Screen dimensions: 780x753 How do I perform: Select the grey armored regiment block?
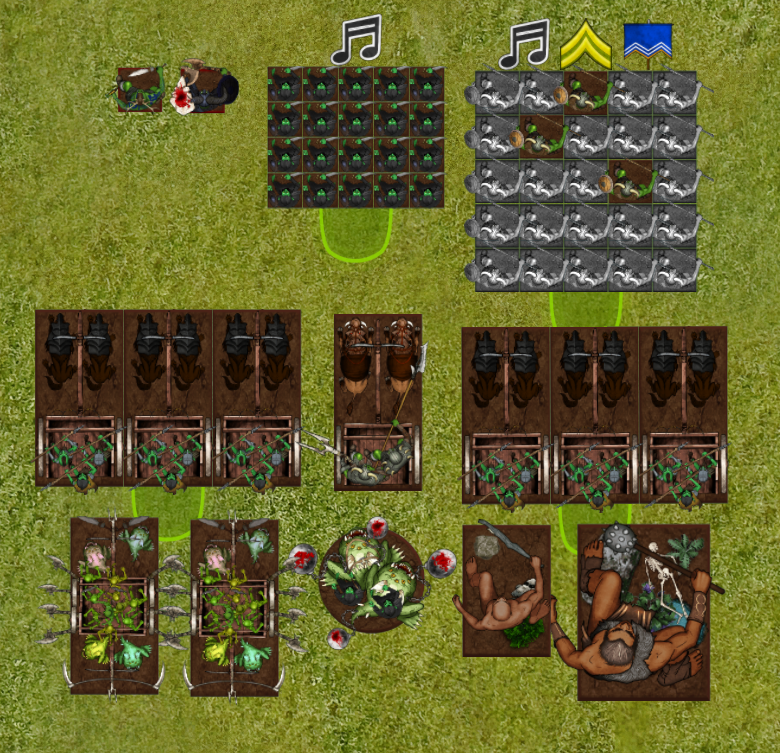tap(581, 181)
